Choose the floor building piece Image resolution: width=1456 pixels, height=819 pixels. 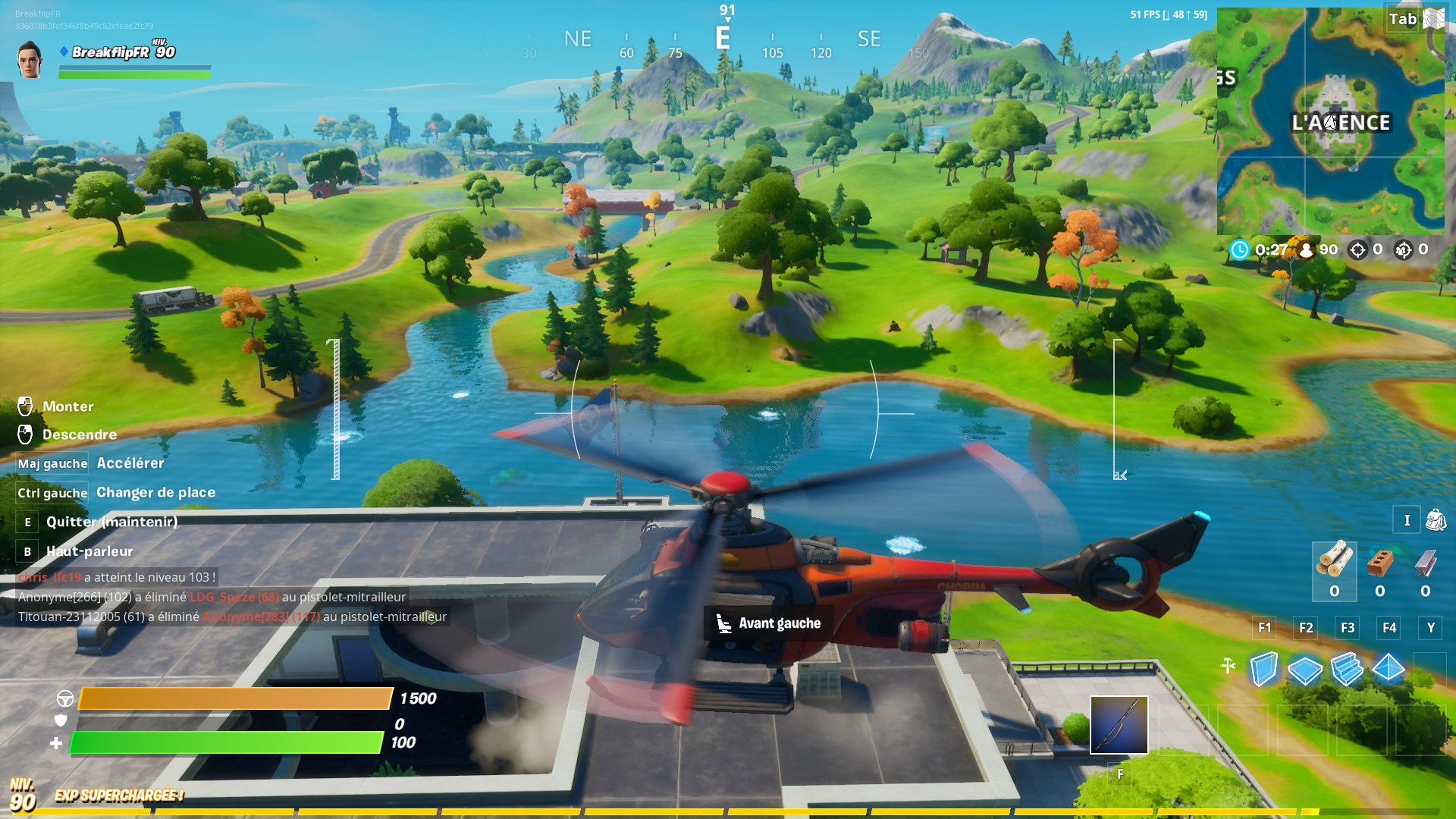click(x=1305, y=670)
